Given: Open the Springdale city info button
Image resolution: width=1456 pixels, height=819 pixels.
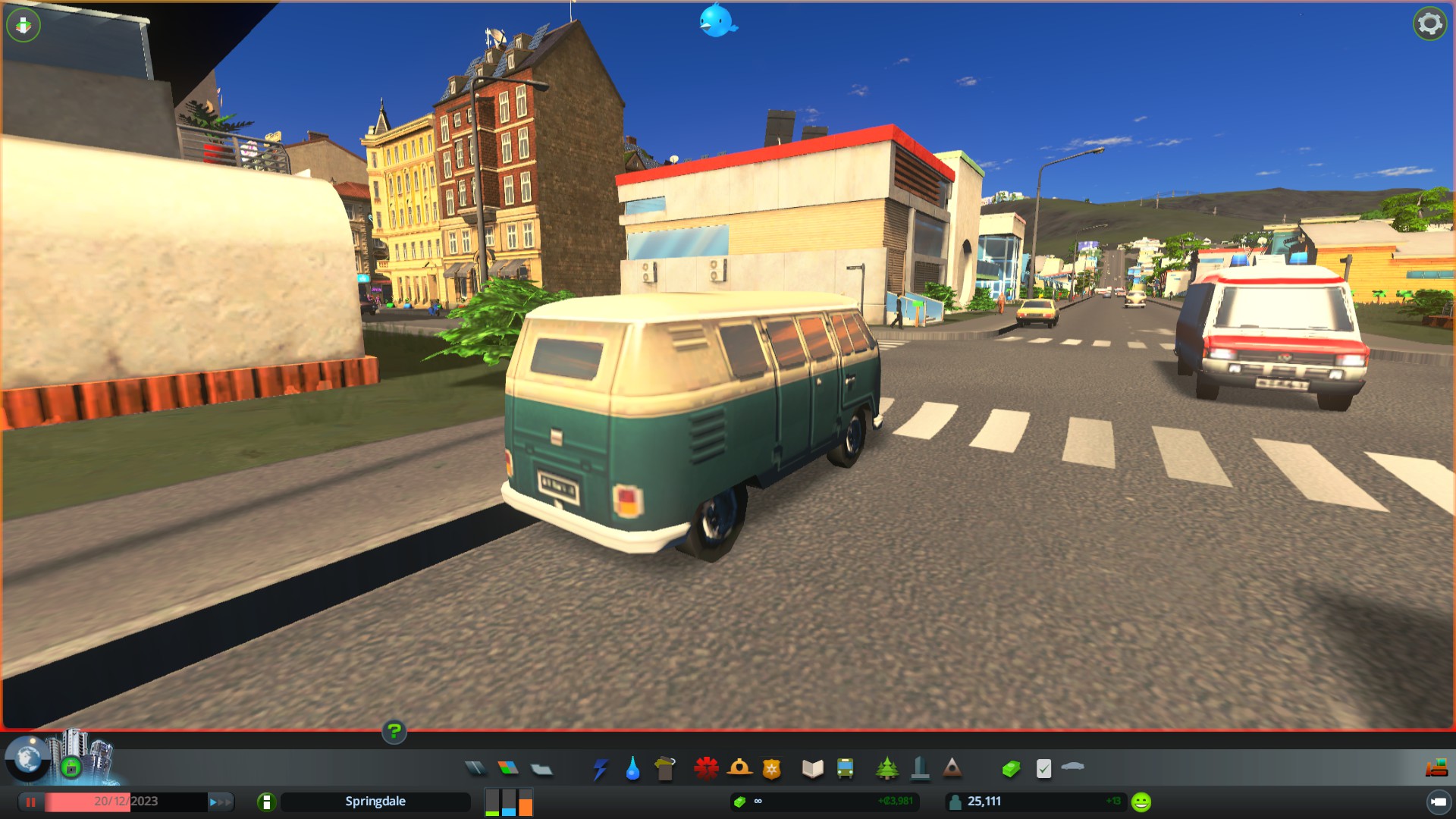Looking at the screenshot, I should click(266, 802).
